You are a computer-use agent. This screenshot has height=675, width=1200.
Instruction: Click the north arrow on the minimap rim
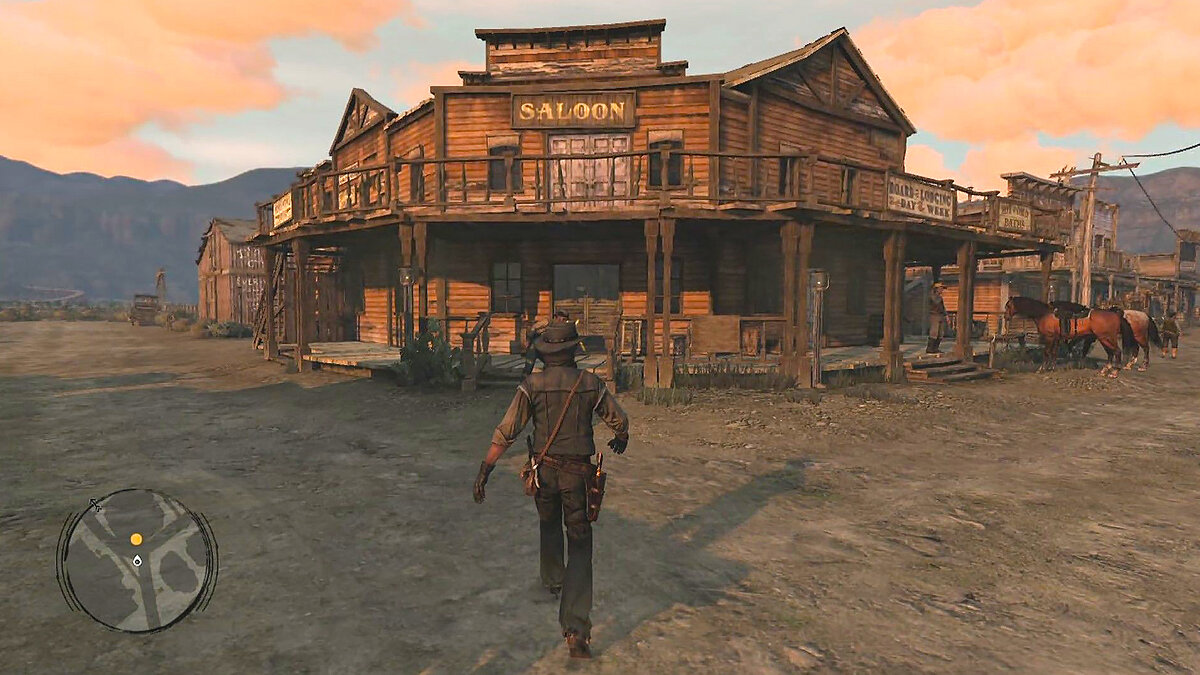(x=96, y=506)
